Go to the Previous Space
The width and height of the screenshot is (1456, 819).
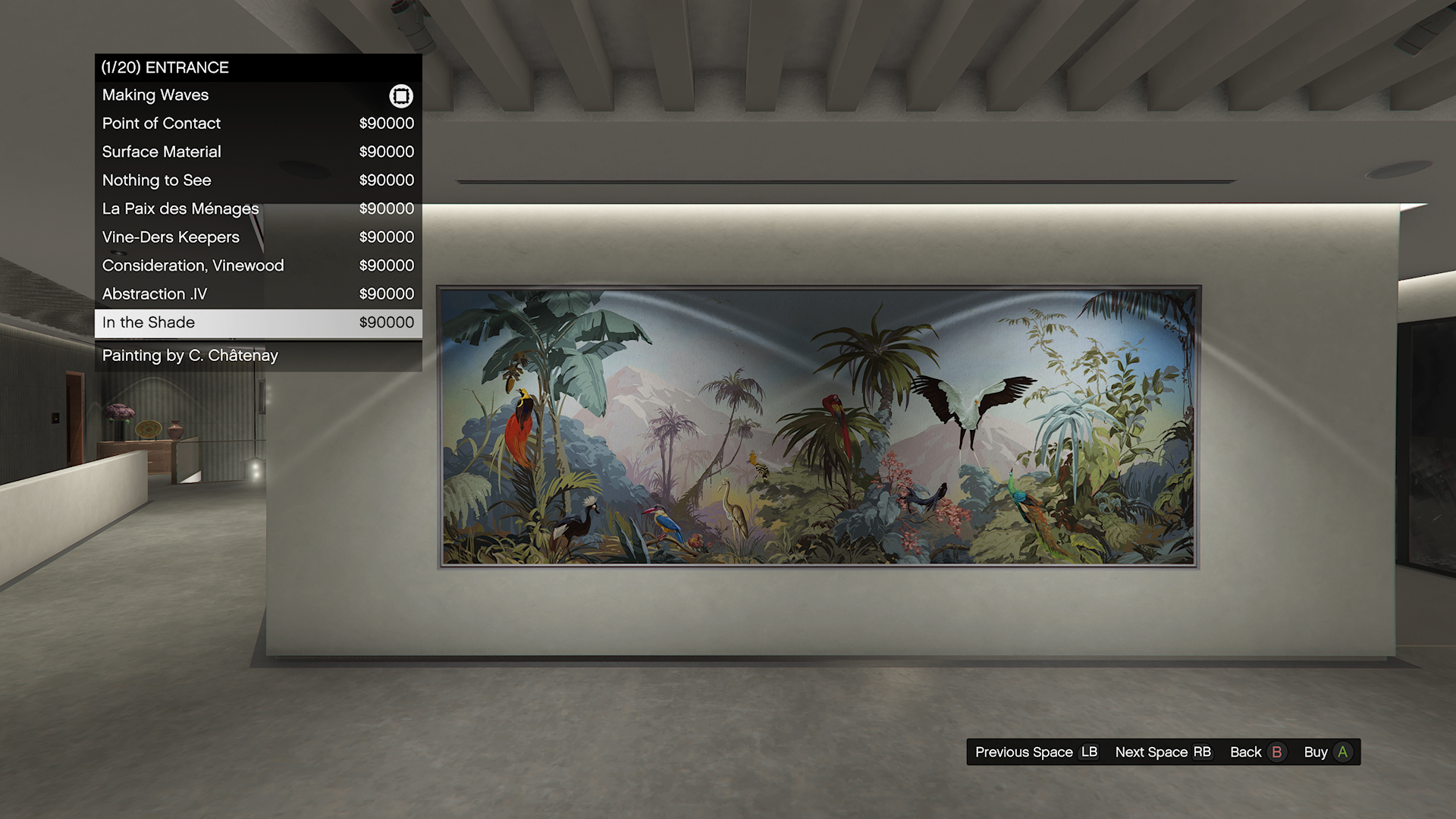pyautogui.click(x=1036, y=752)
